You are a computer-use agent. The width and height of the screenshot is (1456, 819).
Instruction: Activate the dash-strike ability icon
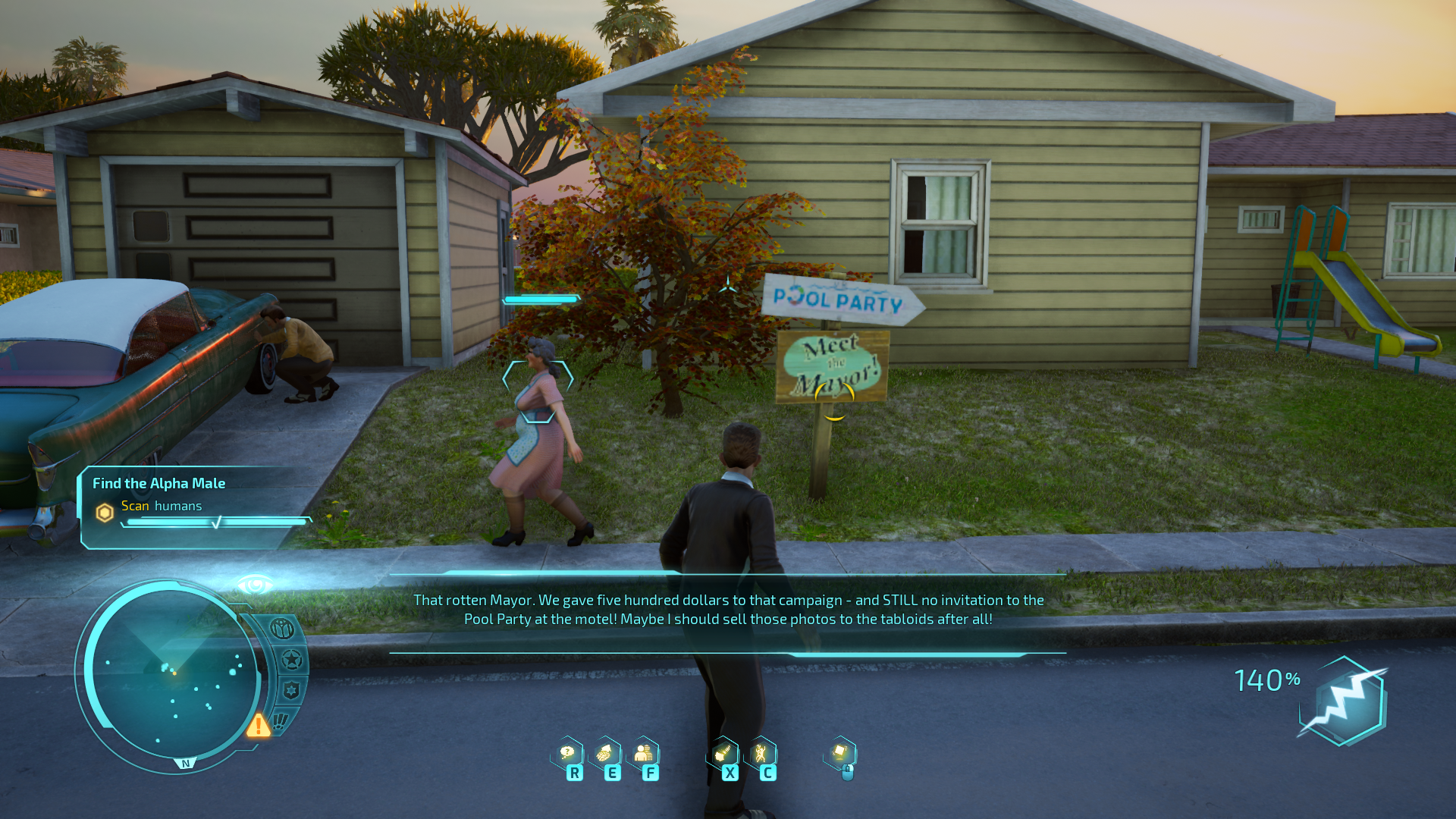[x=723, y=753]
